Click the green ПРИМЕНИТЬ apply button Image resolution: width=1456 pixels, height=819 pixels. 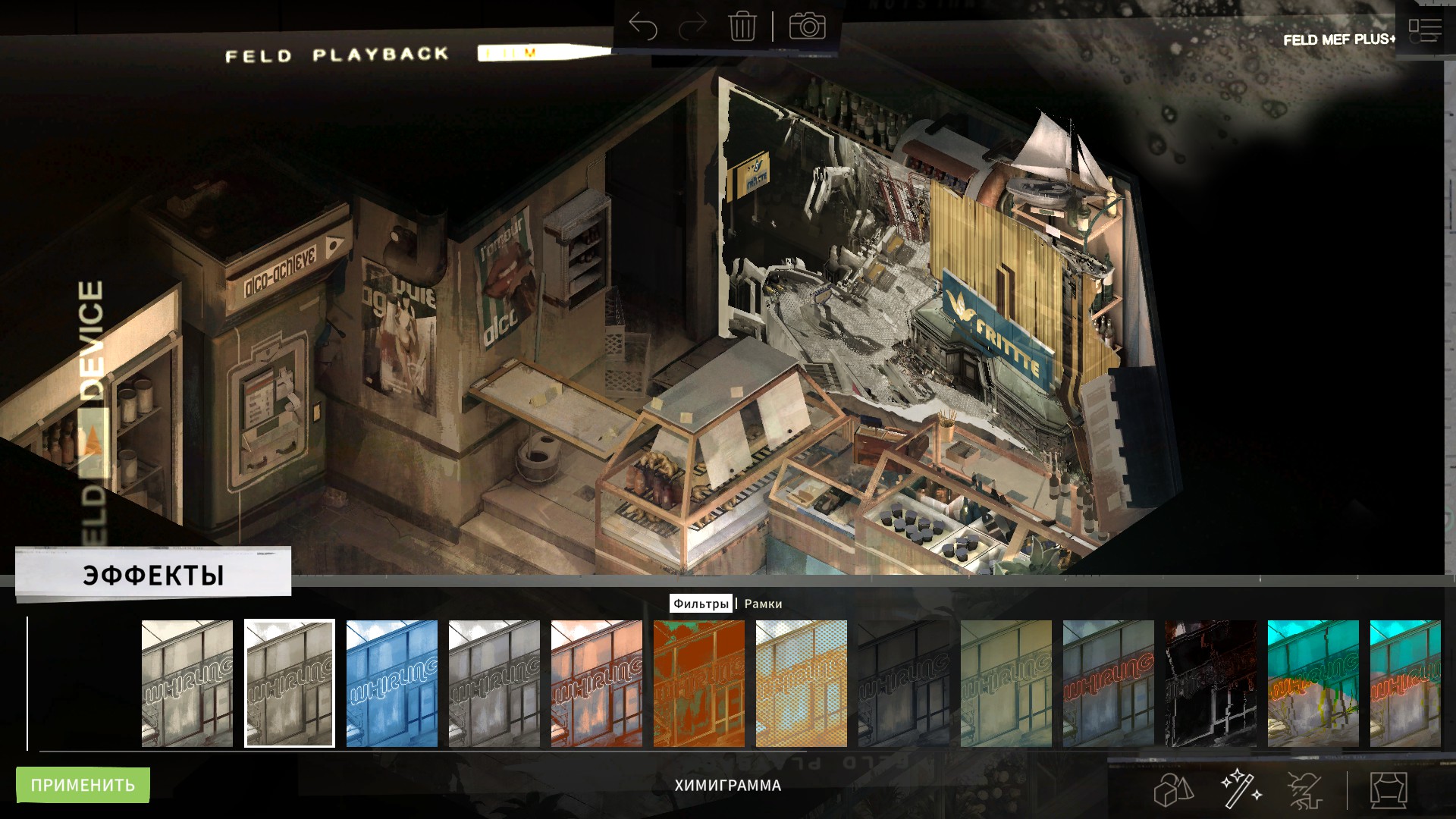point(83,785)
